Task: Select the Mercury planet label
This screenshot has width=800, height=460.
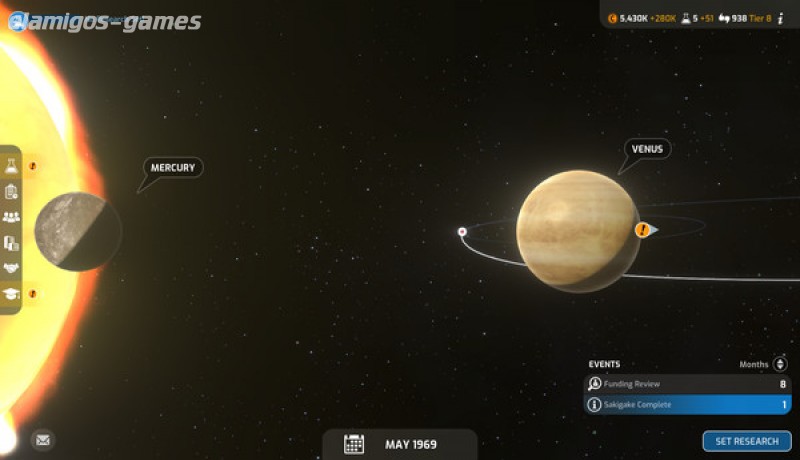Action: [x=172, y=168]
